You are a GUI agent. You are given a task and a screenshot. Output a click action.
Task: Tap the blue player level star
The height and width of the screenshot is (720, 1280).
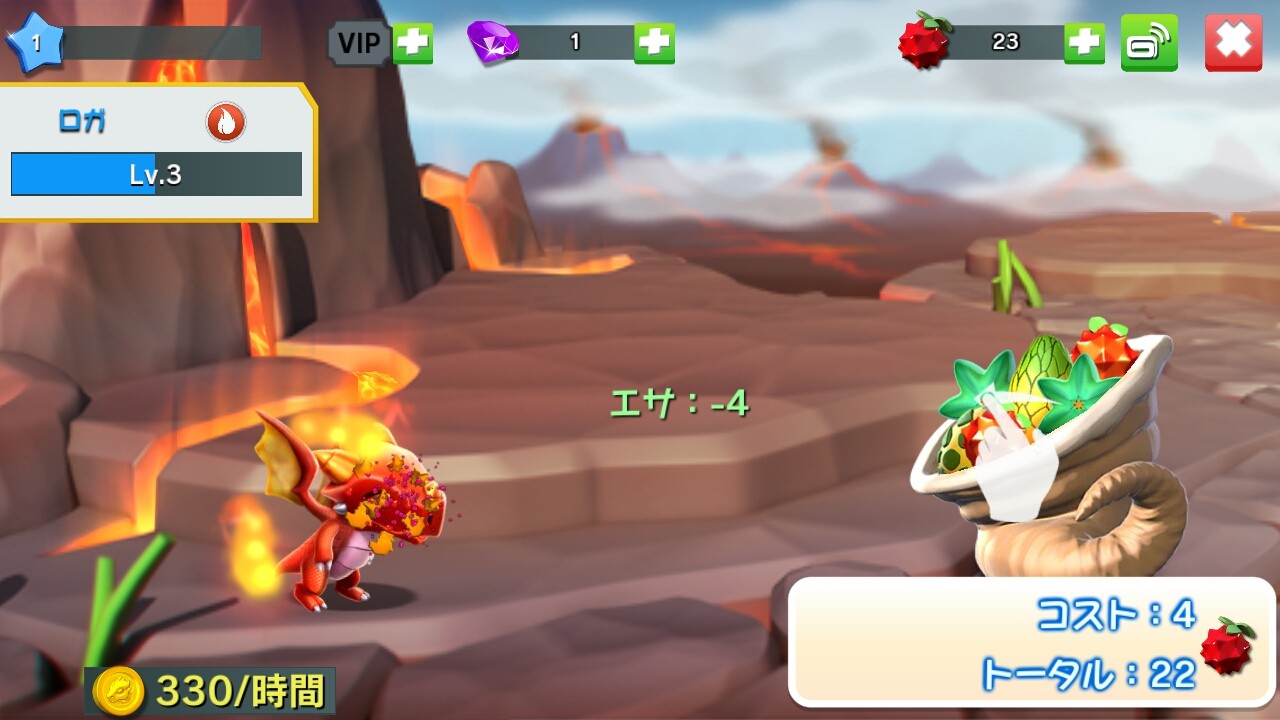(36, 43)
